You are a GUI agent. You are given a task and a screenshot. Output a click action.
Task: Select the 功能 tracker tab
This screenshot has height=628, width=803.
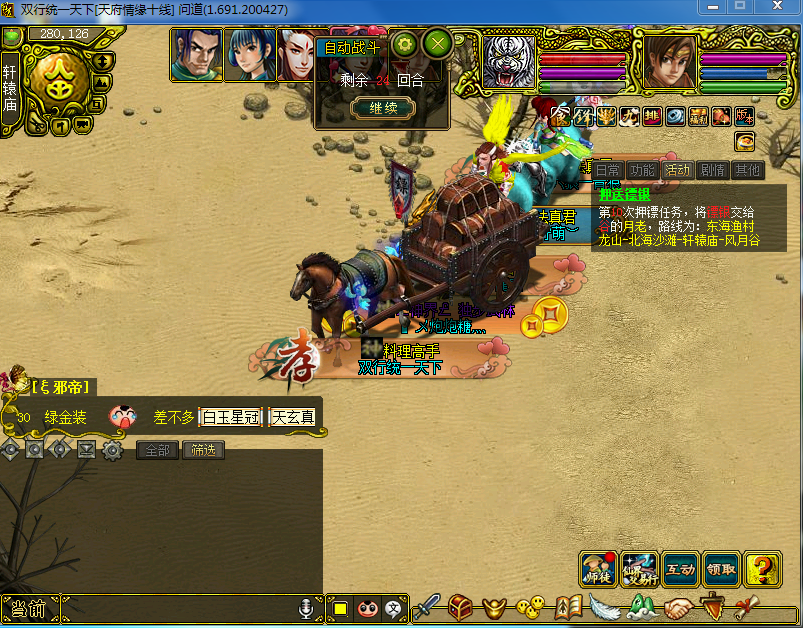pos(643,170)
